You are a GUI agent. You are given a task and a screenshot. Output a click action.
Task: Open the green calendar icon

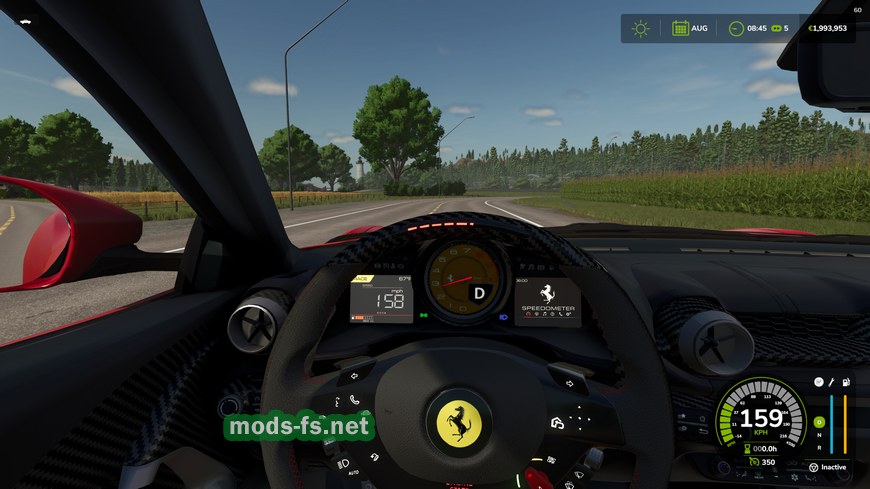point(680,28)
